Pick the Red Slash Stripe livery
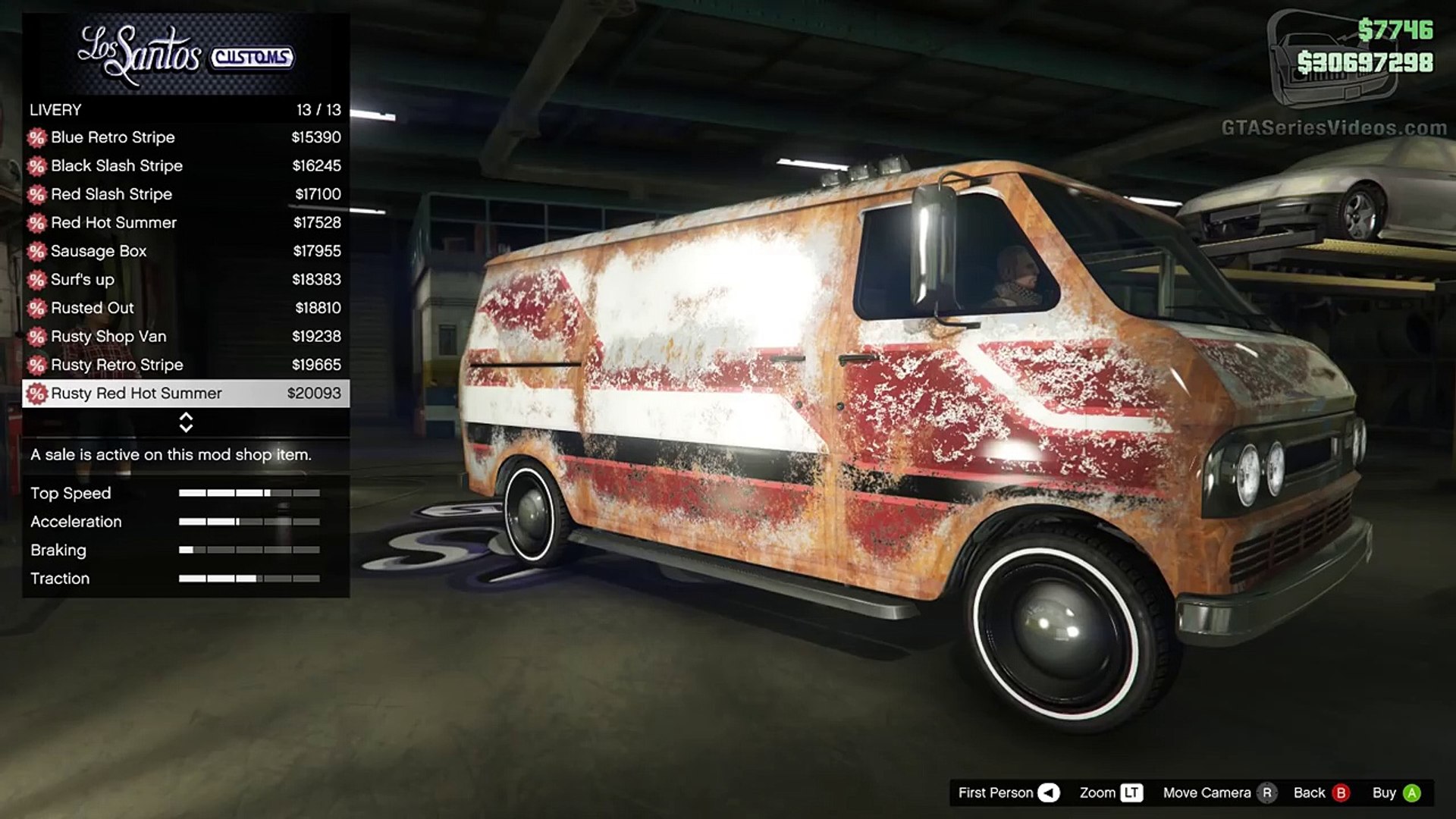1456x819 pixels. point(186,194)
